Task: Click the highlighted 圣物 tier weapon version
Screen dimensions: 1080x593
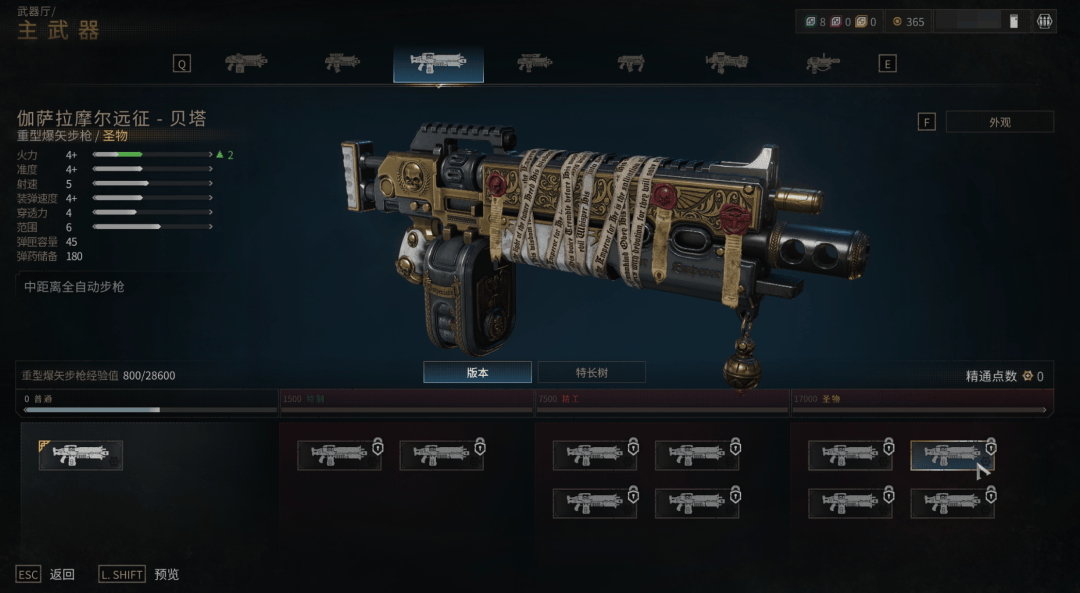Action: [951, 455]
